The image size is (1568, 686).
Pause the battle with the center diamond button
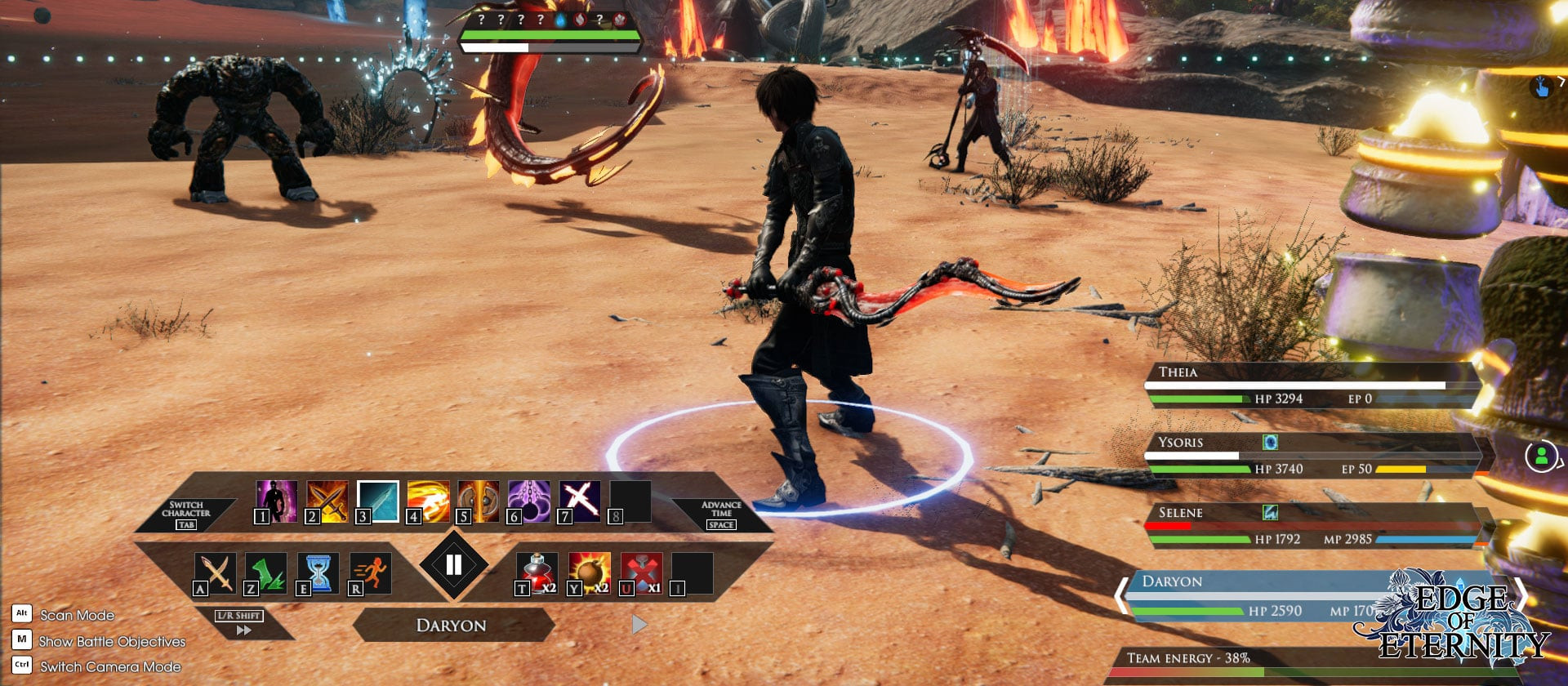[453, 564]
